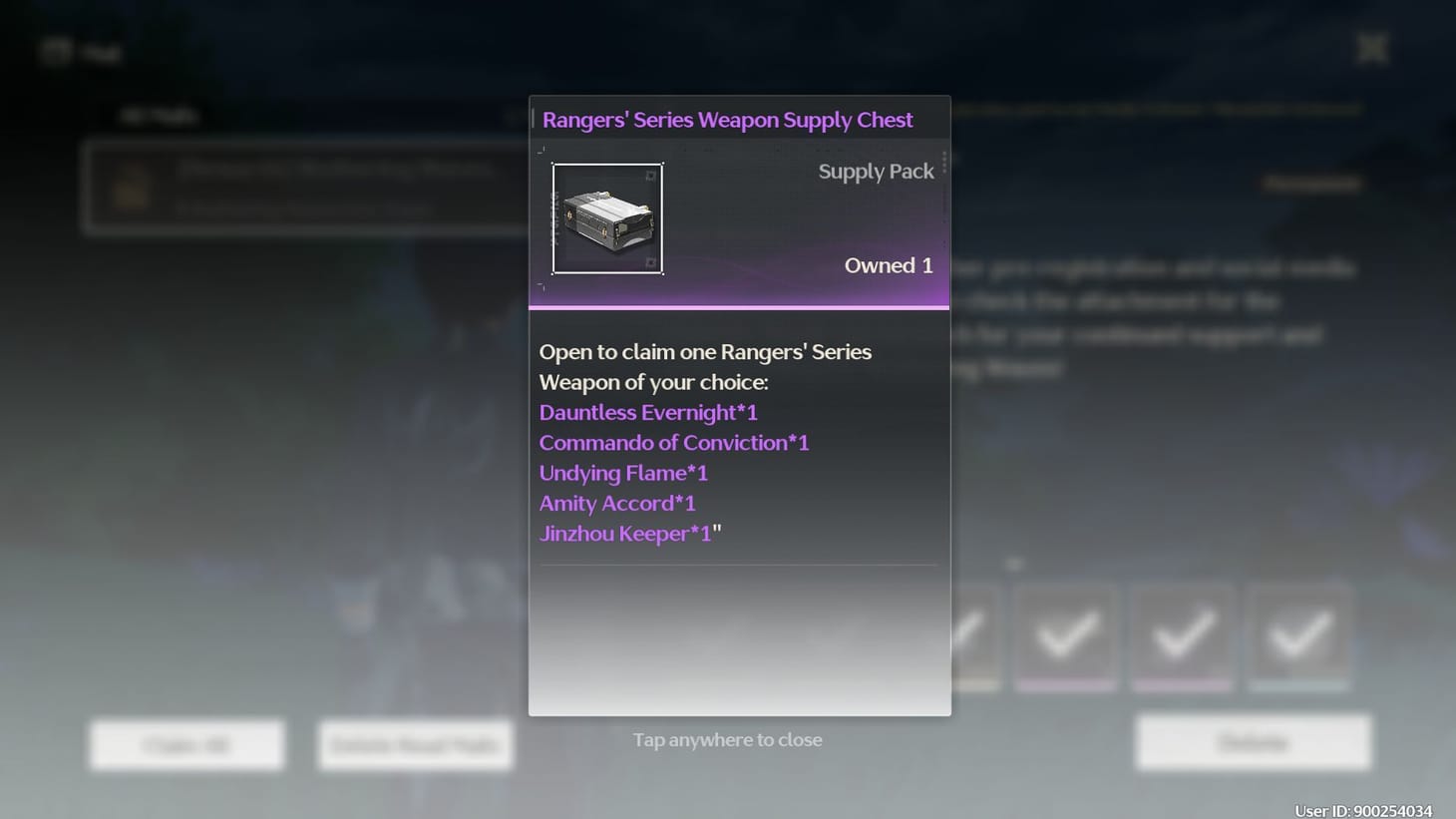Close the popup using the X icon top-right
Viewport: 1456px width, 819px height.
coord(1371,47)
